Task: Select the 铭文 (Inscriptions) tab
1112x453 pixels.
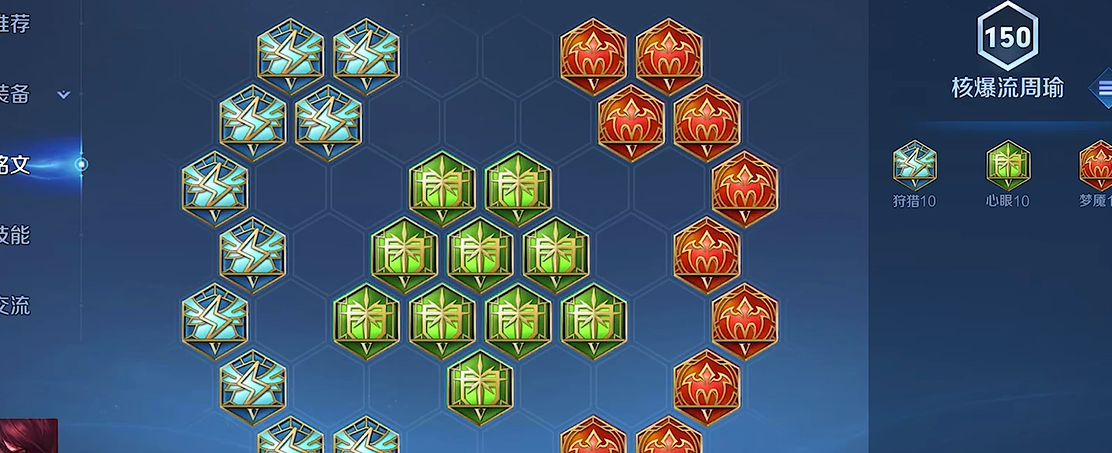Action: (16, 164)
